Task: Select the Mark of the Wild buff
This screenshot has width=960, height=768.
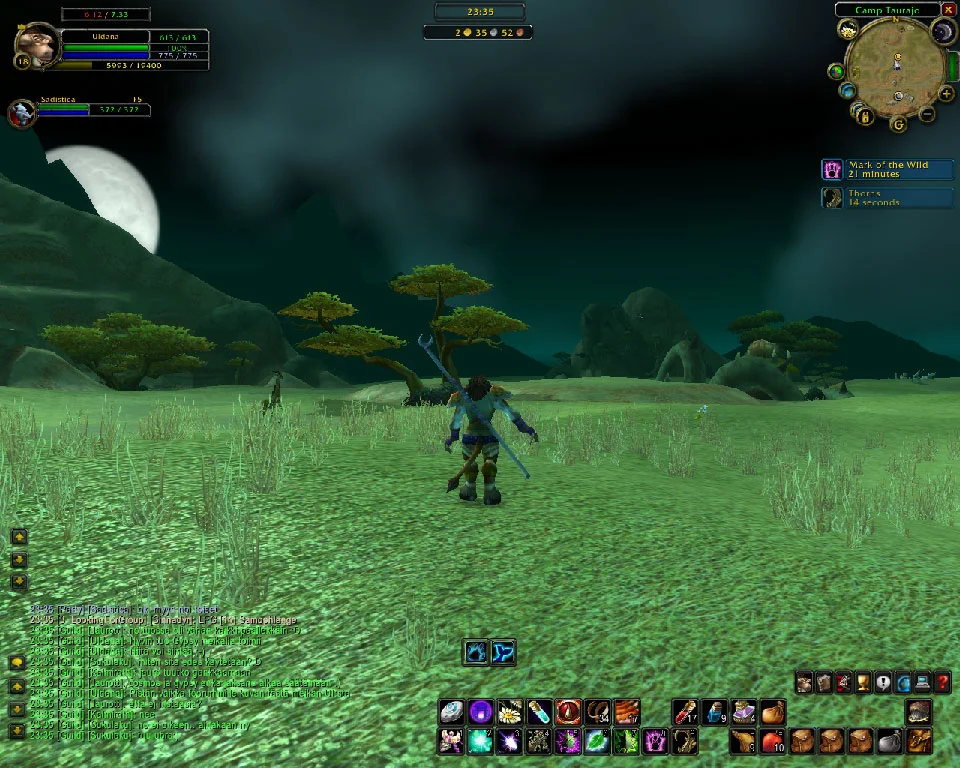Action: tap(832, 169)
